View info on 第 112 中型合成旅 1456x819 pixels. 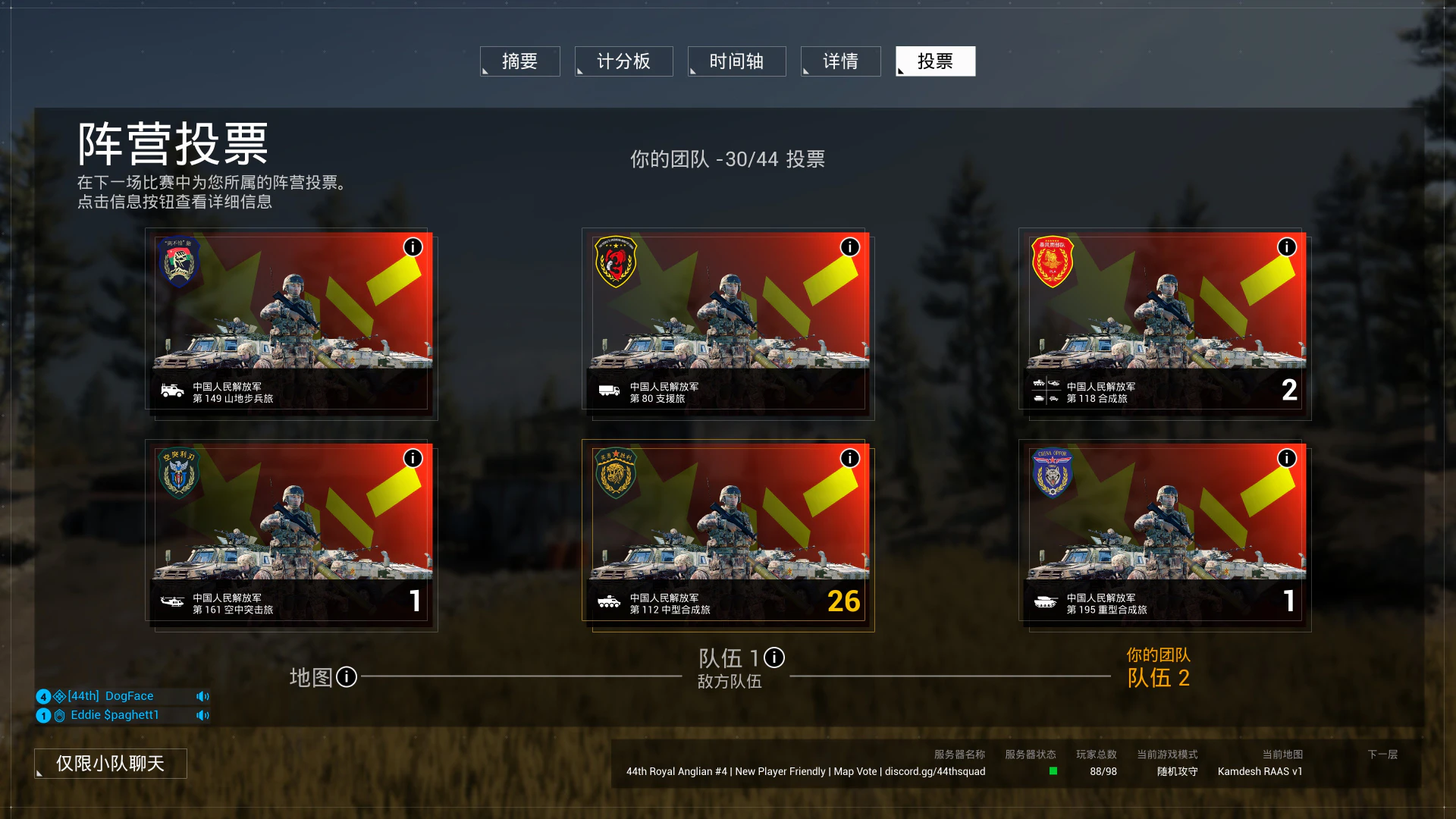pos(849,458)
